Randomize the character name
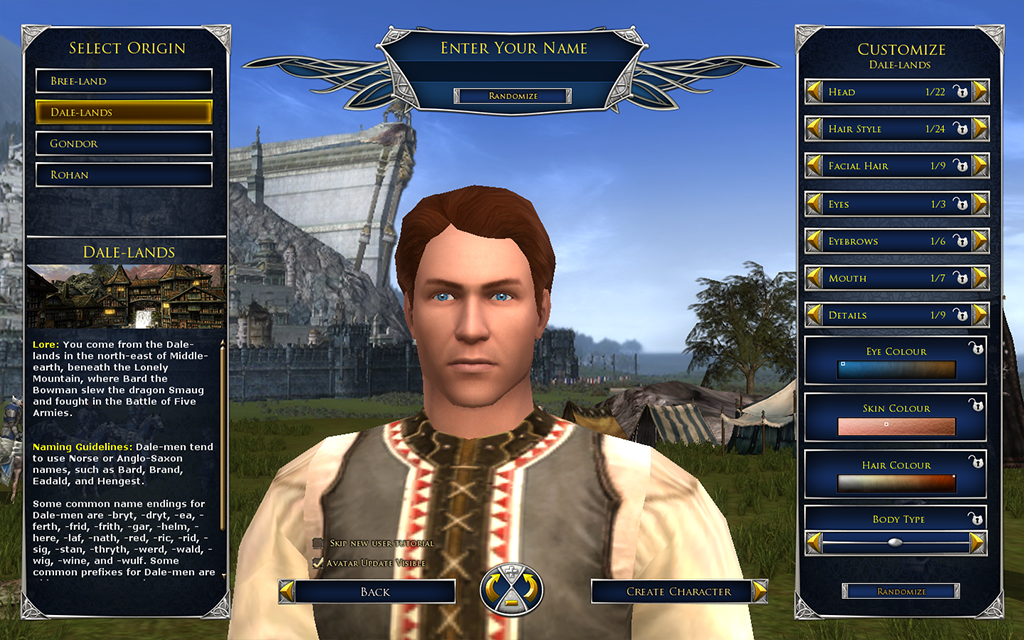Screen dimensions: 1024x640 pos(512,96)
